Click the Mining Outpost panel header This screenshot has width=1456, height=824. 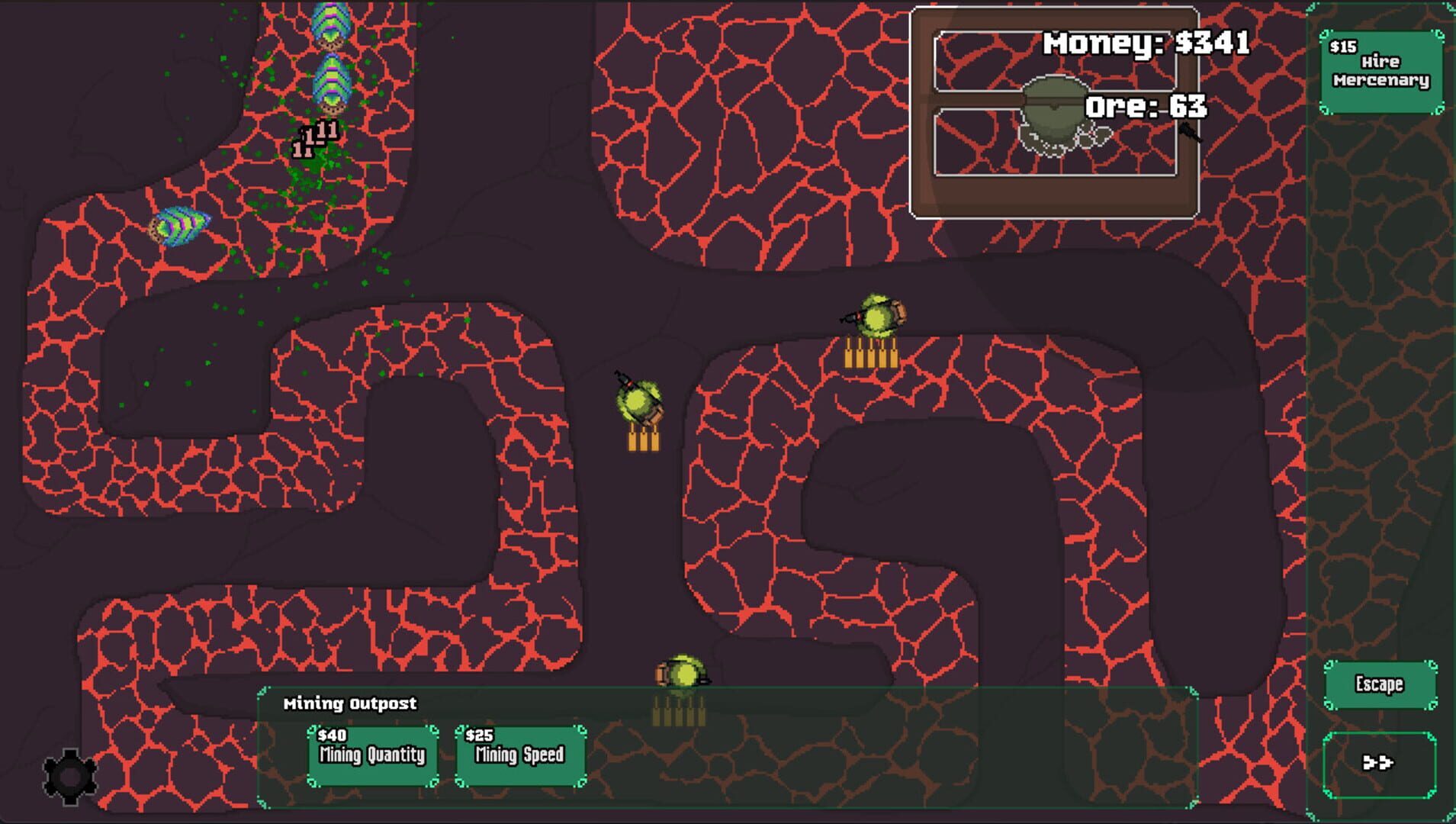pyautogui.click(x=349, y=703)
